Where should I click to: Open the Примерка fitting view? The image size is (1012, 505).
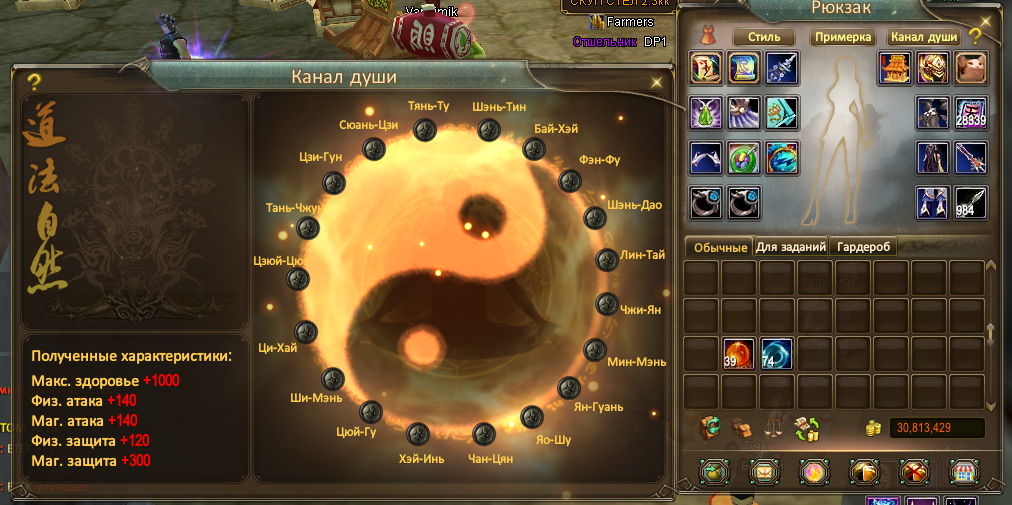click(x=844, y=37)
